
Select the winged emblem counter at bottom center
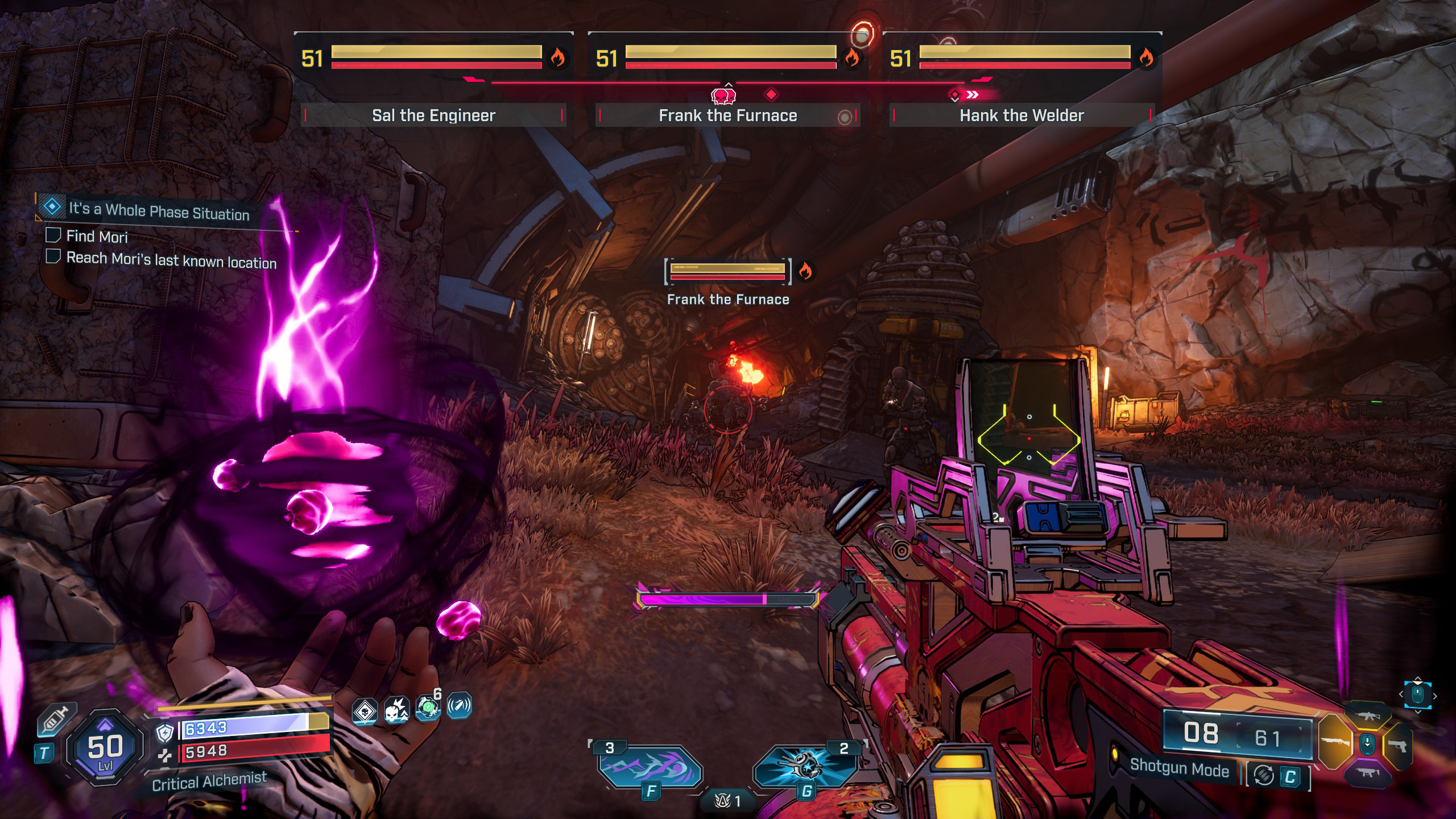(x=728, y=801)
